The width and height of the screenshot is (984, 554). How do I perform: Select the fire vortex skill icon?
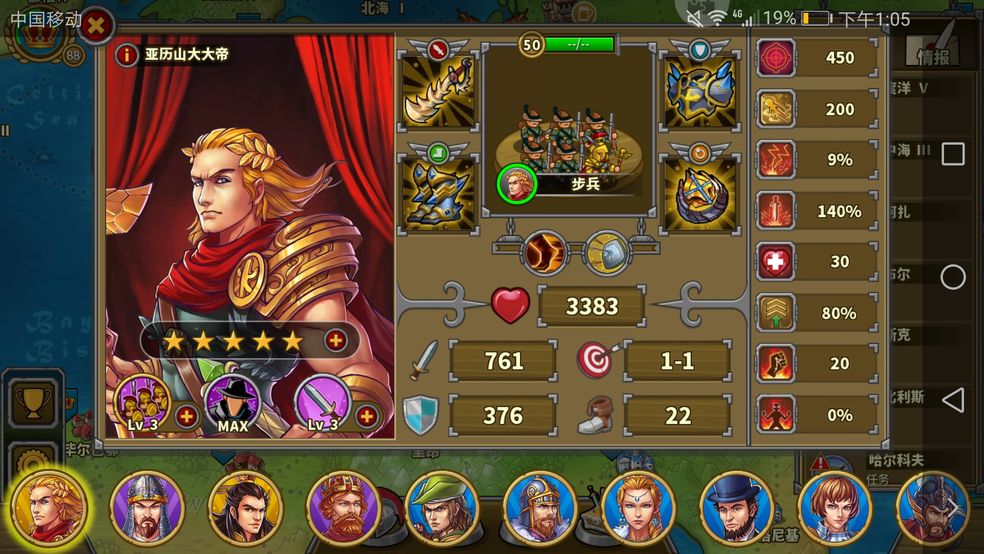545,253
